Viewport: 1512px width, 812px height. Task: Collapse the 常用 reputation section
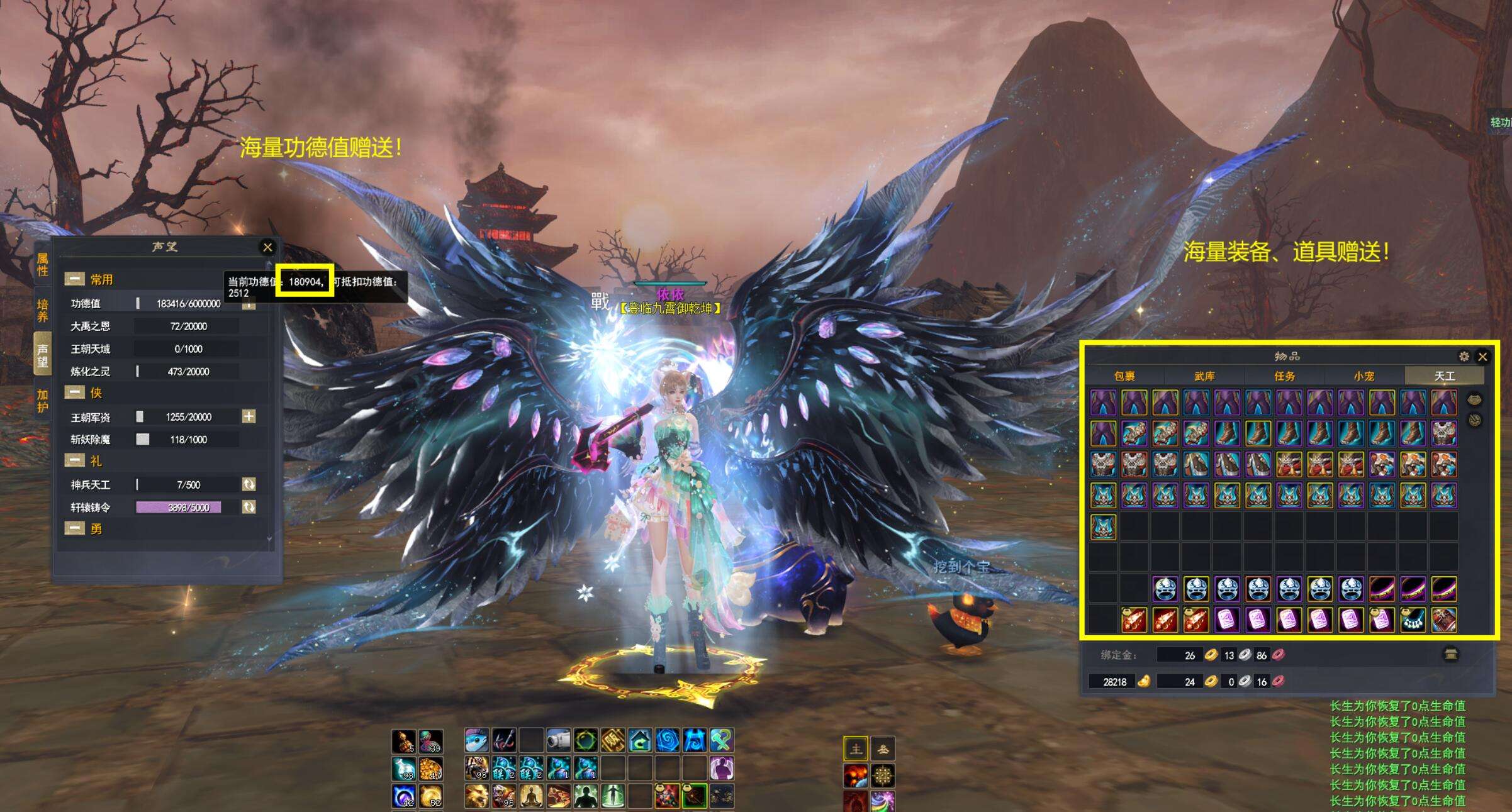pos(75,279)
